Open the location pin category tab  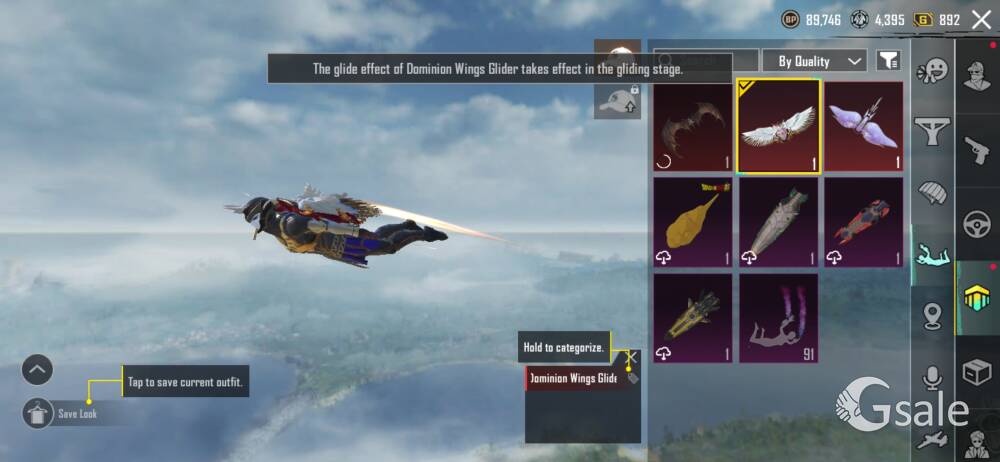pyautogui.click(x=932, y=317)
